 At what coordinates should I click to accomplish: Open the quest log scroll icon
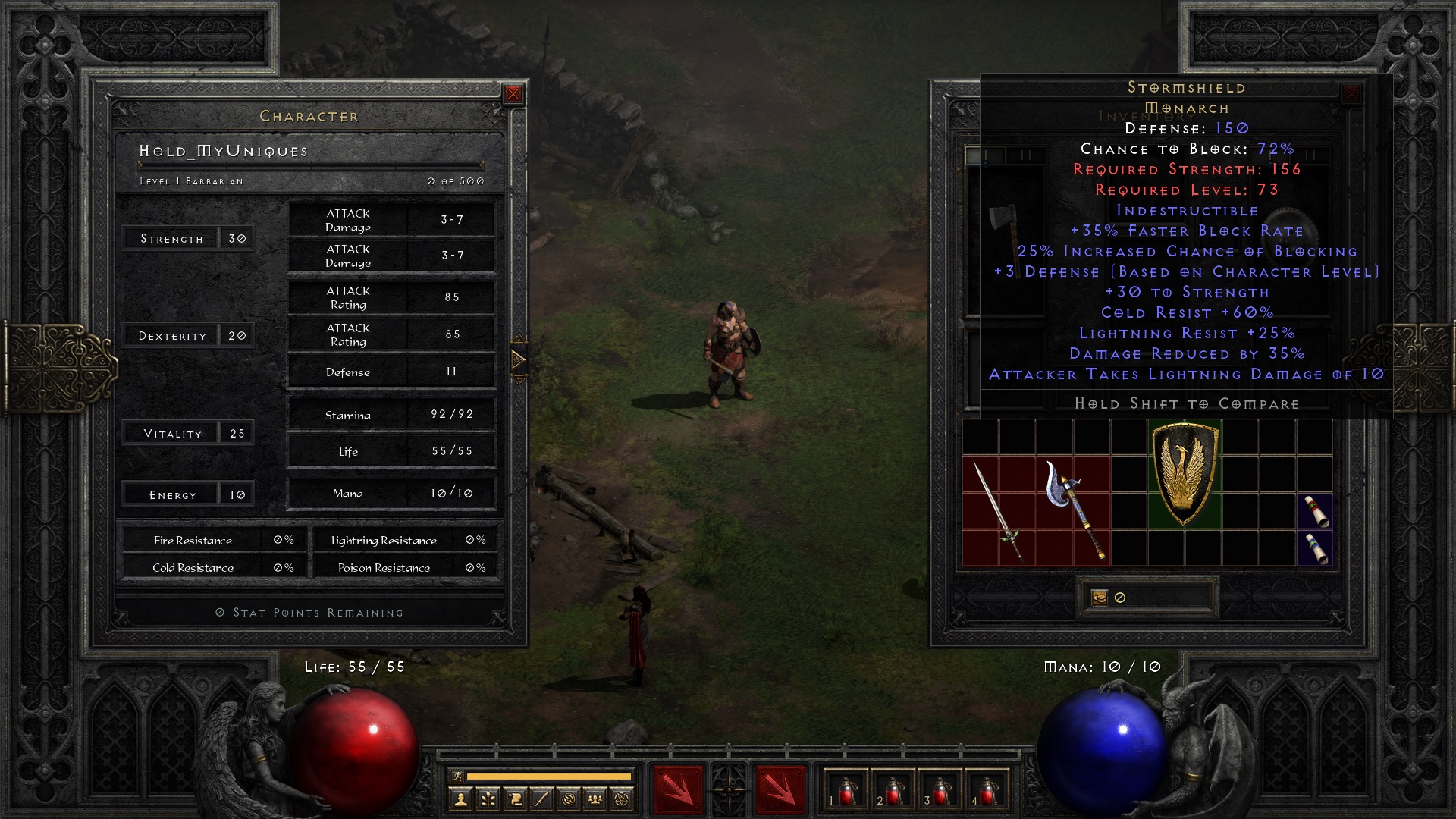(515, 799)
